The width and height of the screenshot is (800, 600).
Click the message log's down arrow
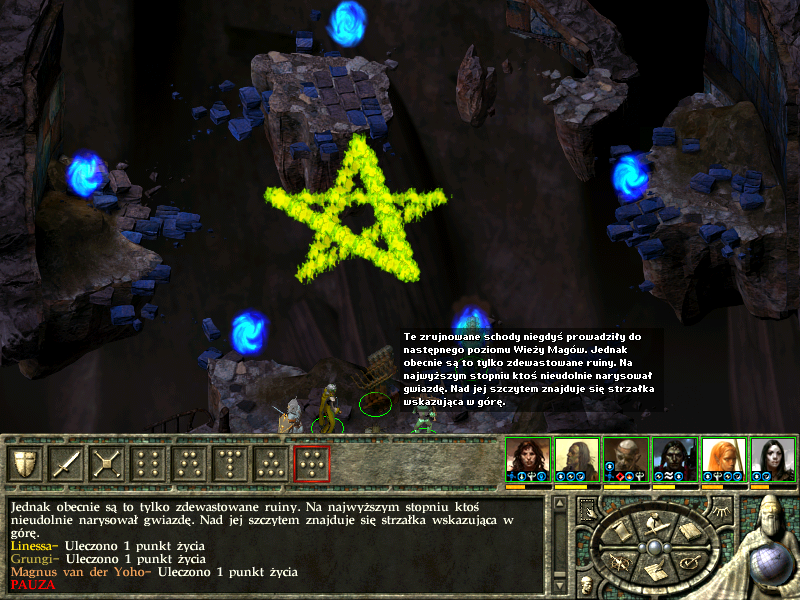[x=558, y=585]
